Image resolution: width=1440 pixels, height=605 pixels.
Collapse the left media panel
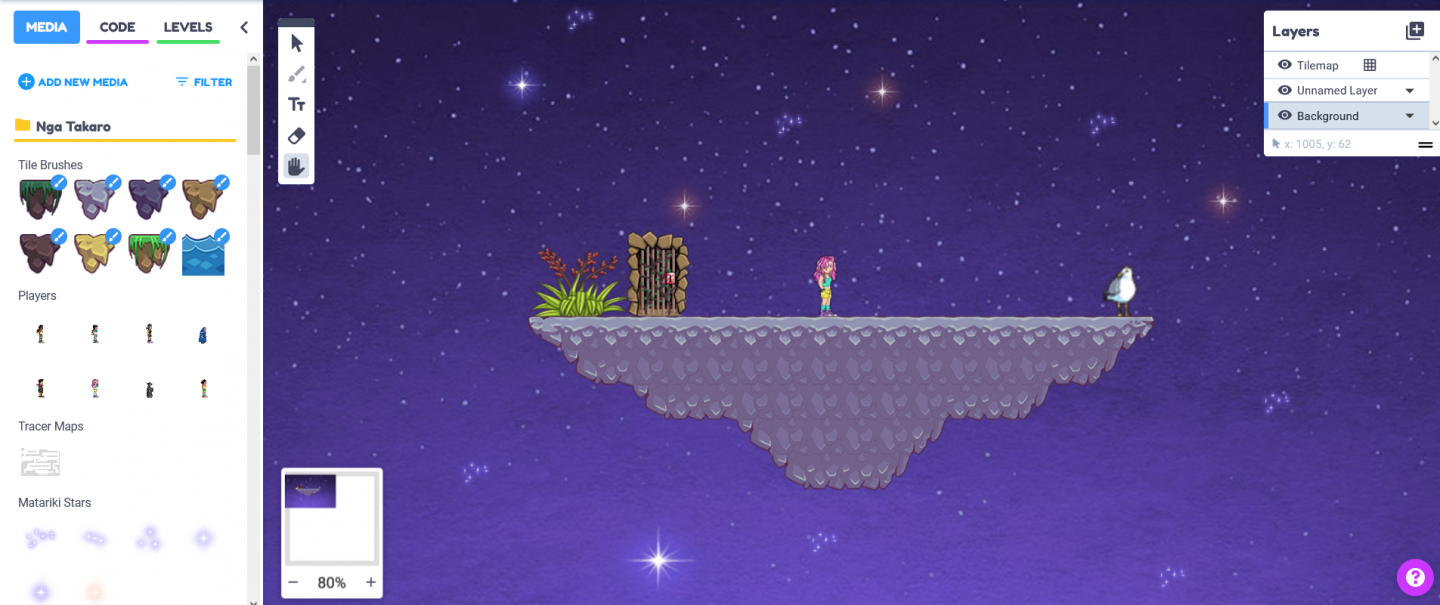pyautogui.click(x=244, y=27)
